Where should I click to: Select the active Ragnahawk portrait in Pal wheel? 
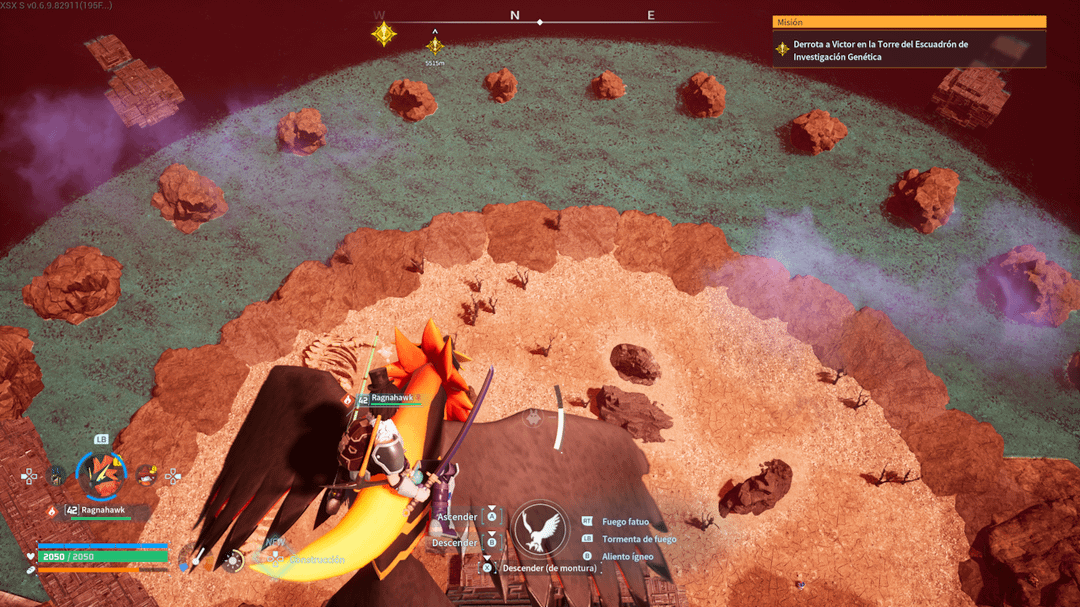tap(101, 473)
